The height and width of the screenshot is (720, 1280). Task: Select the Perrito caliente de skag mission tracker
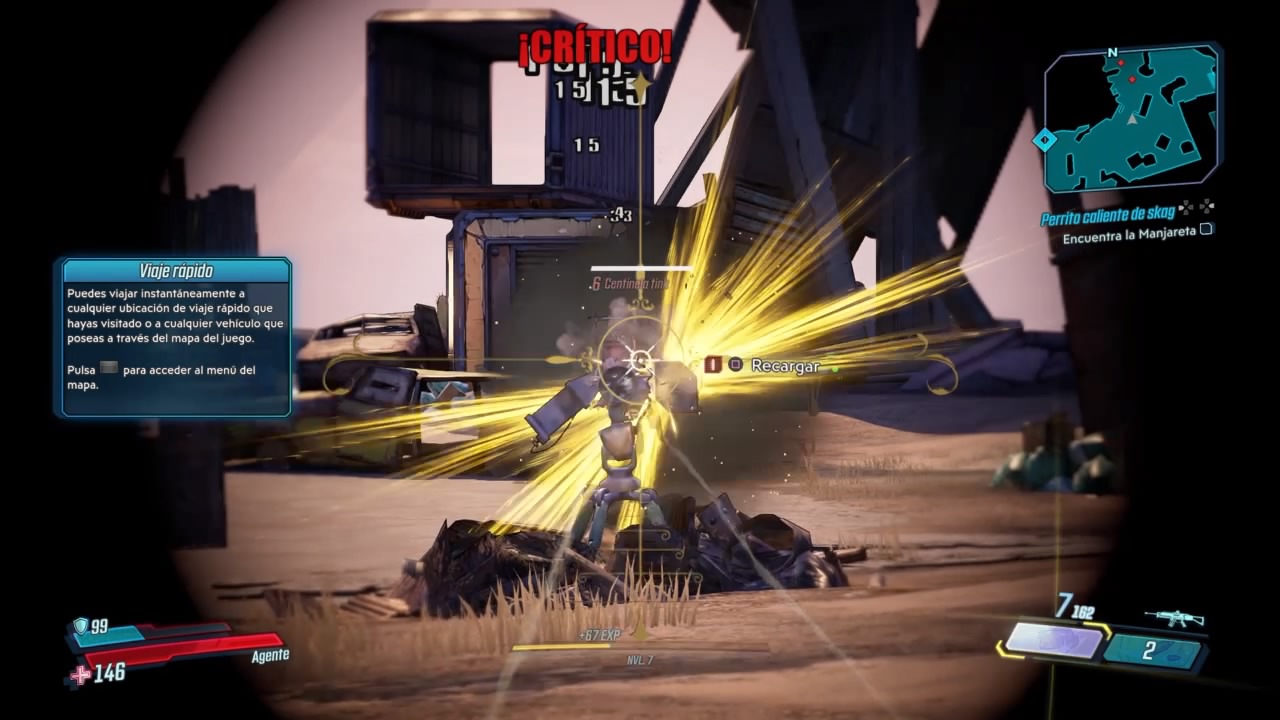(x=1105, y=218)
